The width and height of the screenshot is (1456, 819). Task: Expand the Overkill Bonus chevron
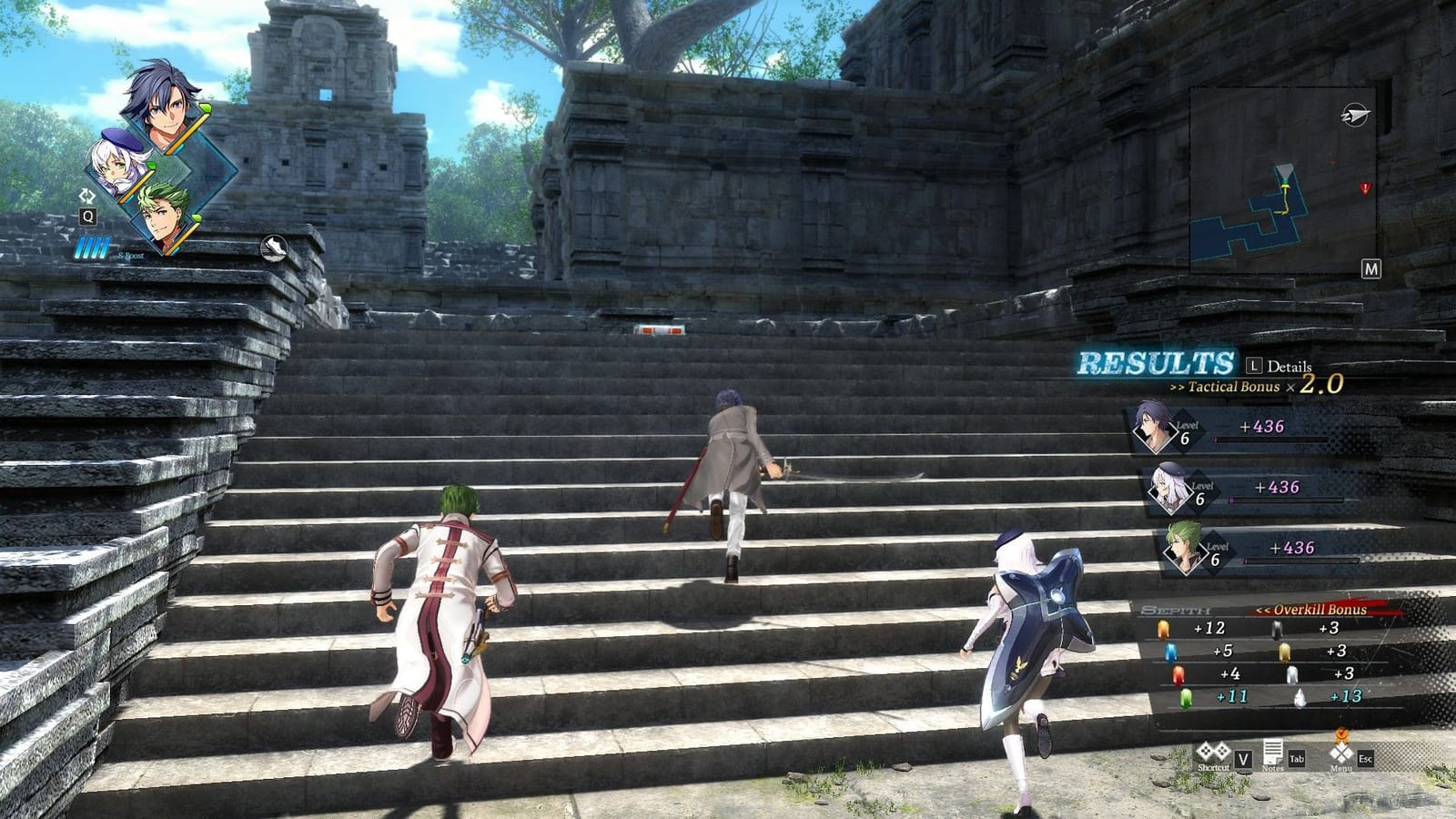point(1265,610)
